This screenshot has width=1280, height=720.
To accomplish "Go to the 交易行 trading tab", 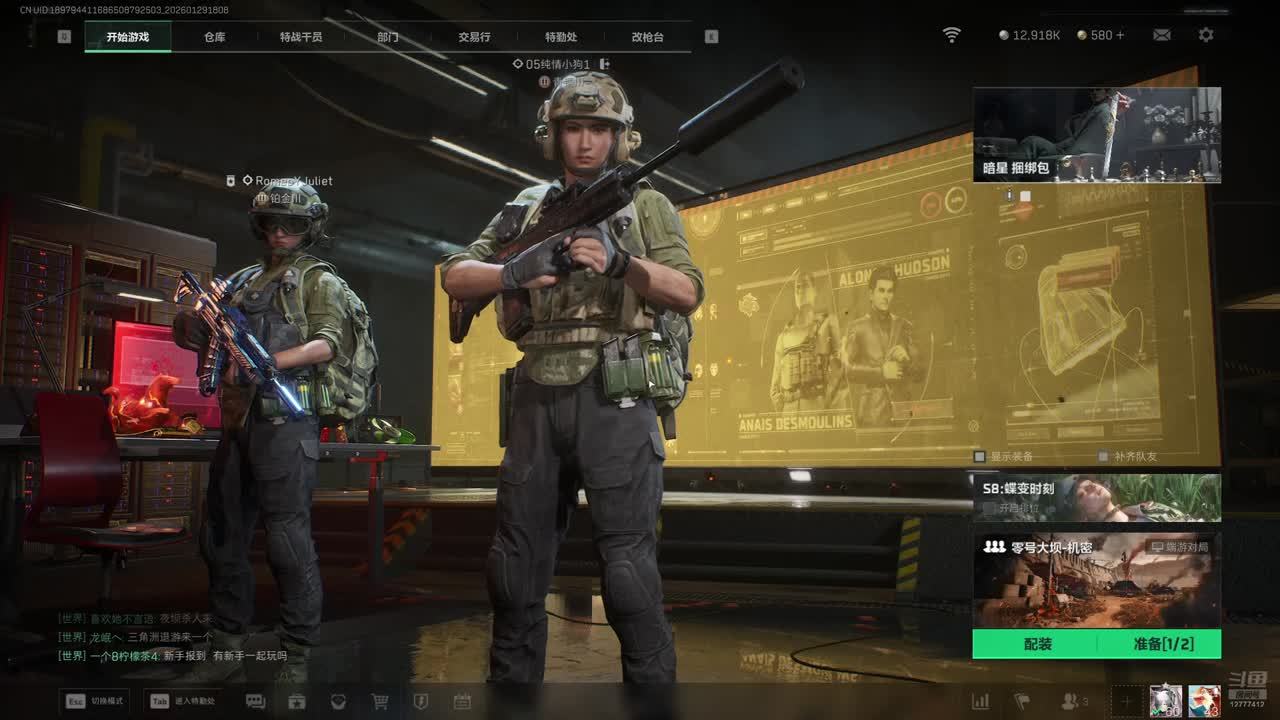I will (x=474, y=37).
